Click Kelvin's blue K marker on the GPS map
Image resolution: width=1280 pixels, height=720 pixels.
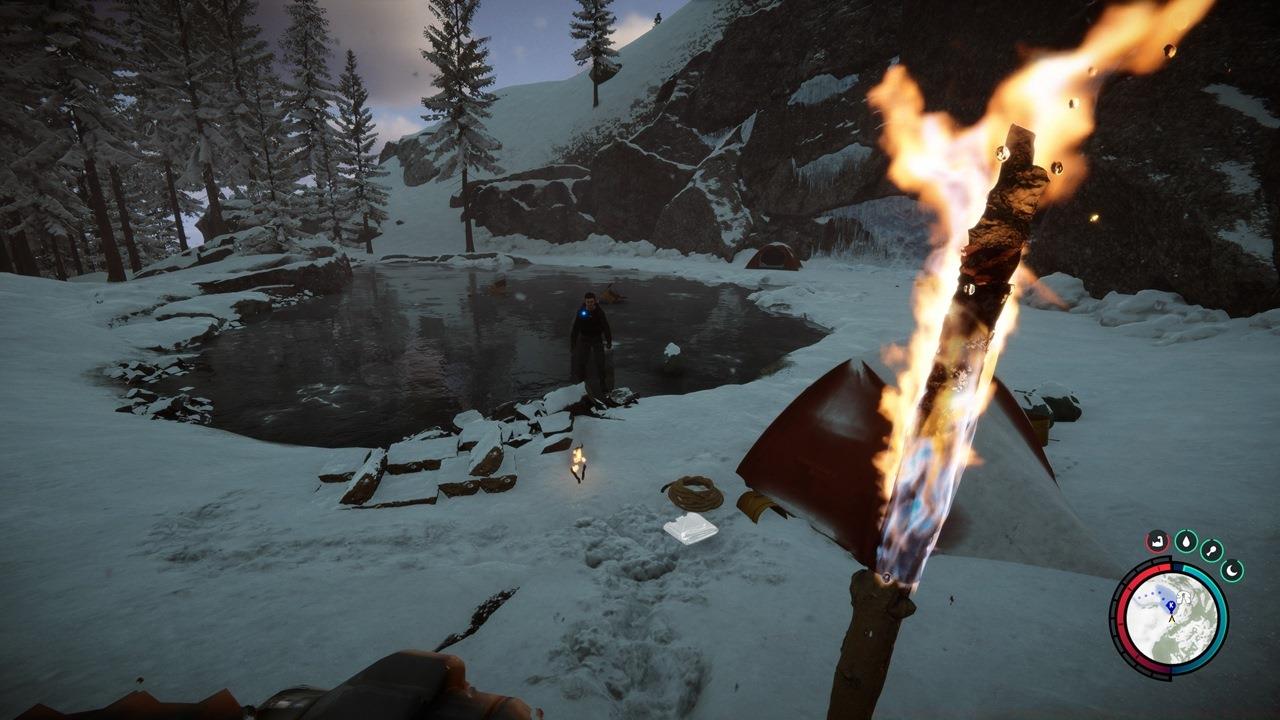click(1171, 606)
